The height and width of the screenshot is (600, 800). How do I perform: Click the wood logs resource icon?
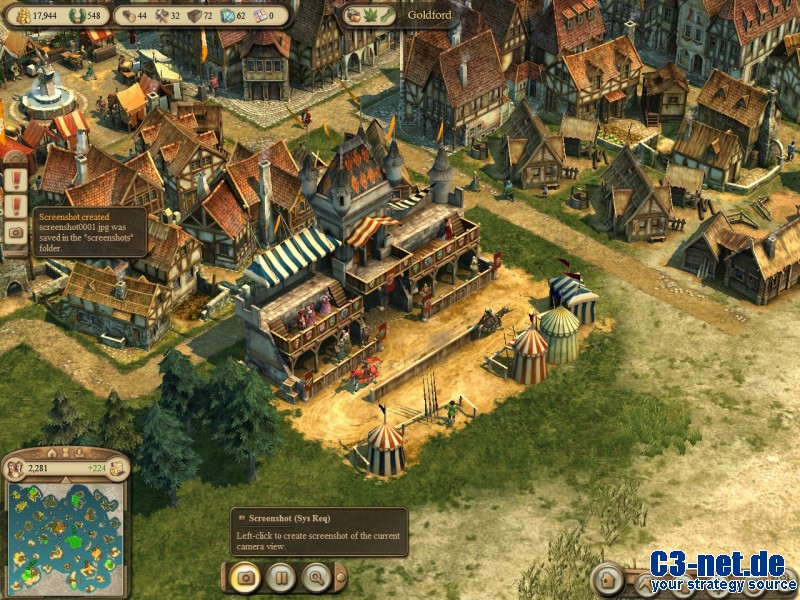coord(128,15)
